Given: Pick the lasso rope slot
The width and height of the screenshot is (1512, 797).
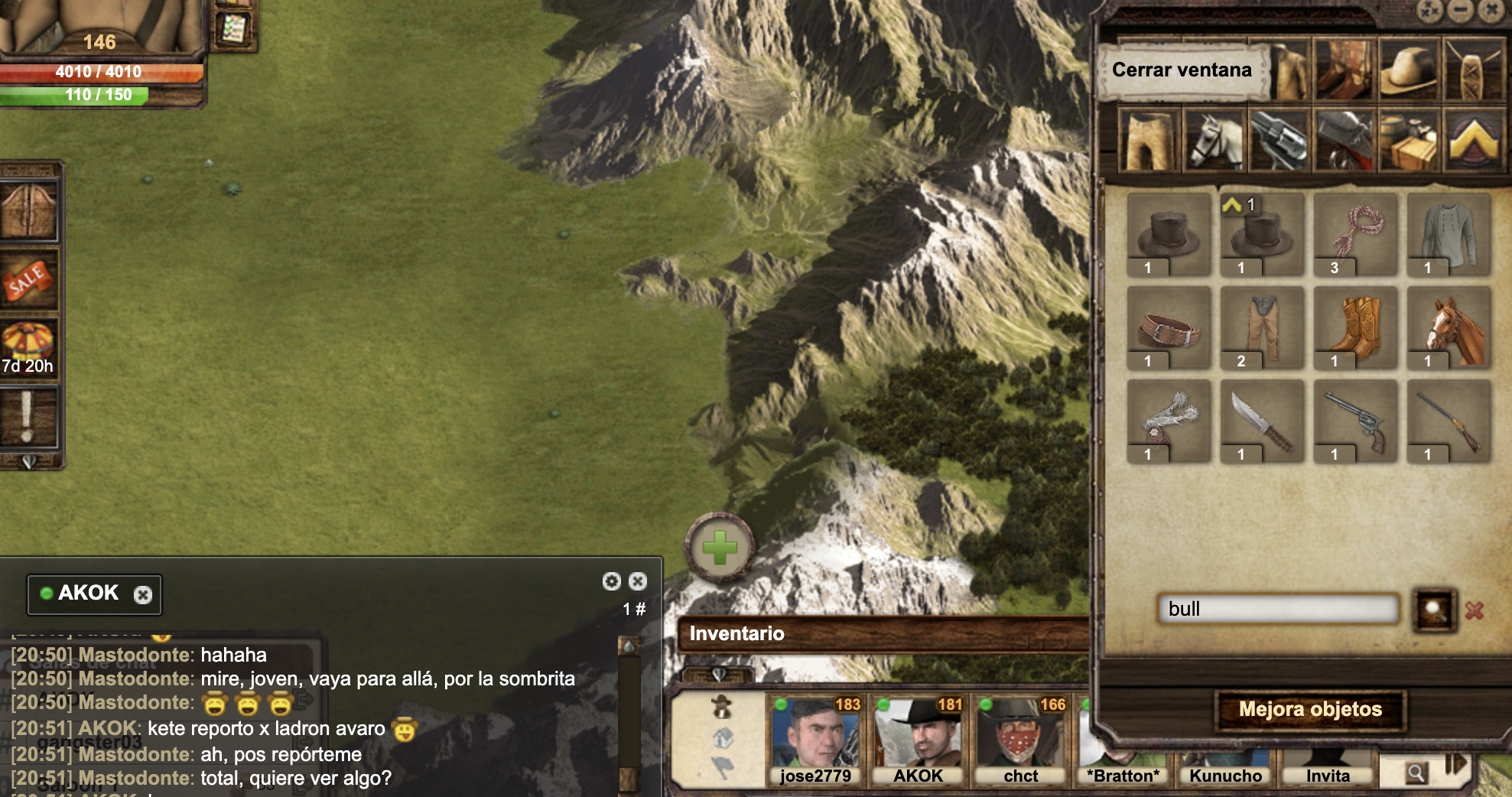Looking at the screenshot, I should click(x=1355, y=234).
